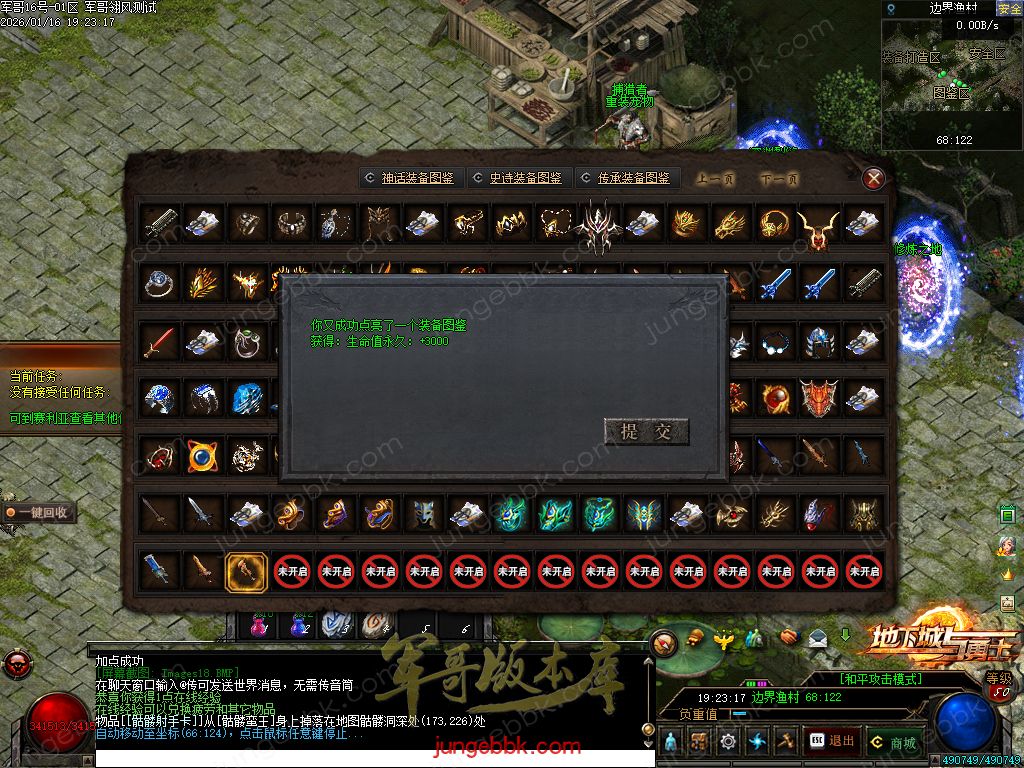Go to next page 下一页
Image resolution: width=1024 pixels, height=768 pixels.
[779, 180]
